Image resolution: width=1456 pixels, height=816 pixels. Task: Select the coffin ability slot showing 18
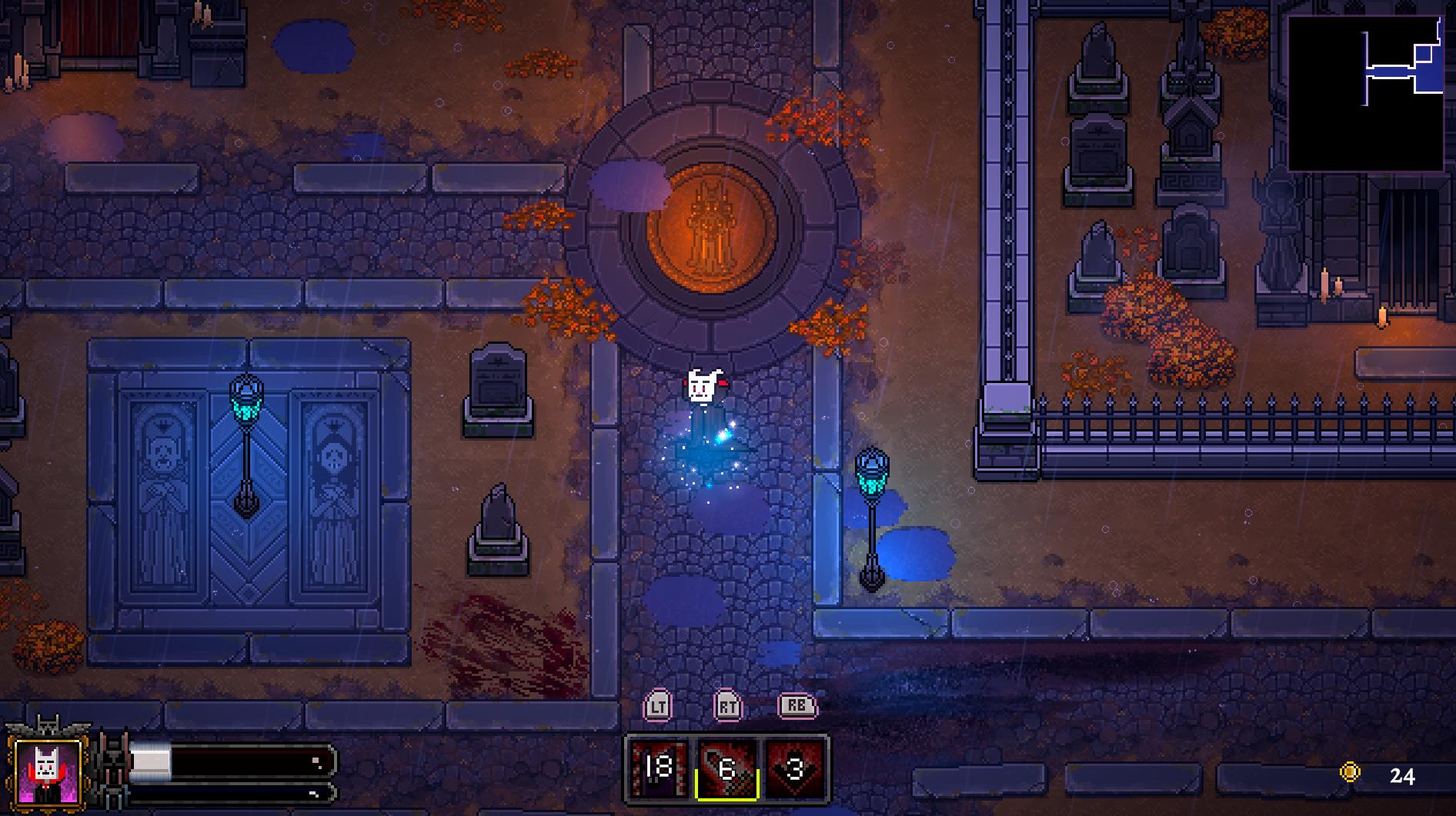tap(659, 768)
